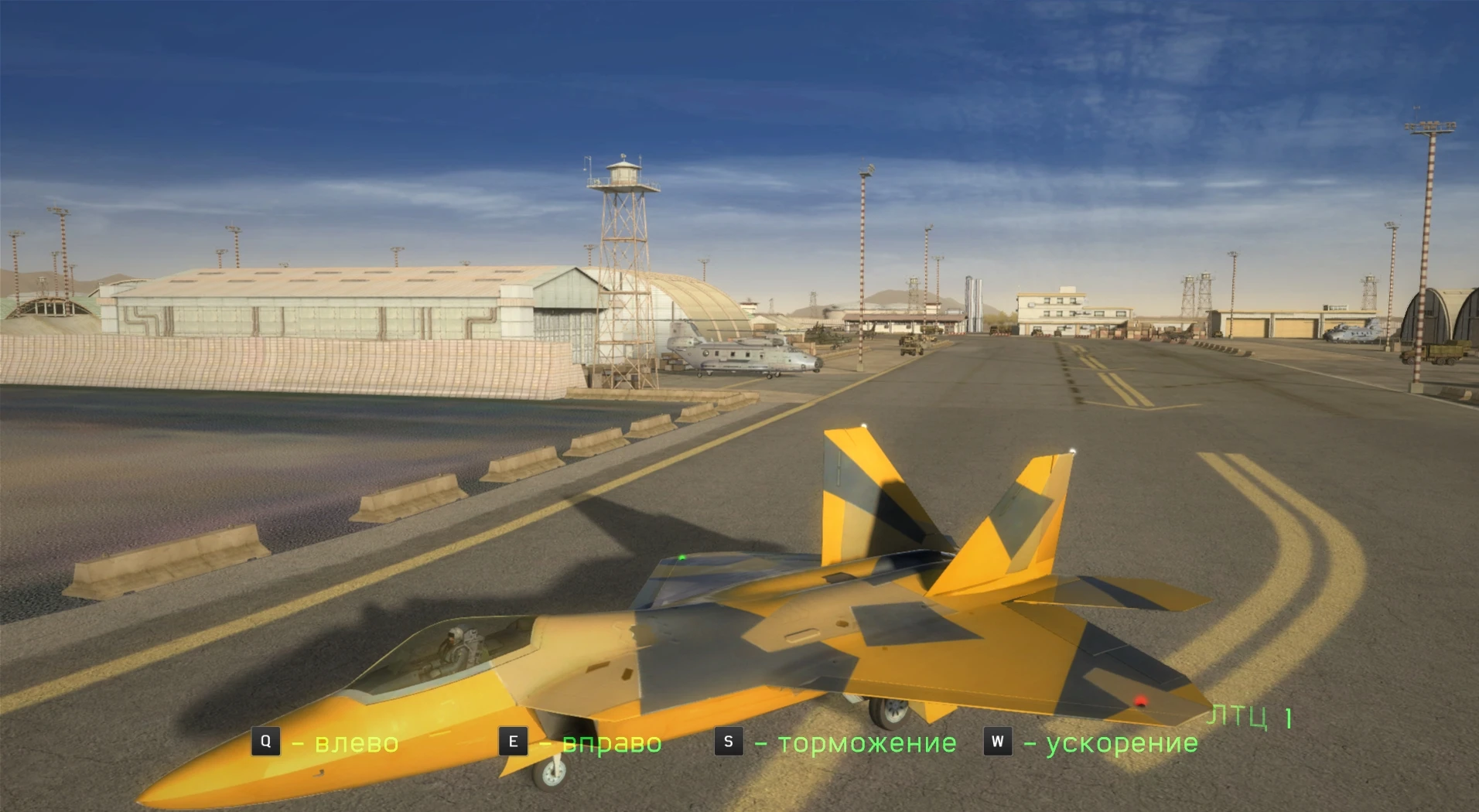Click the E key prompt icon
This screenshot has height=812, width=1479.
click(x=512, y=742)
